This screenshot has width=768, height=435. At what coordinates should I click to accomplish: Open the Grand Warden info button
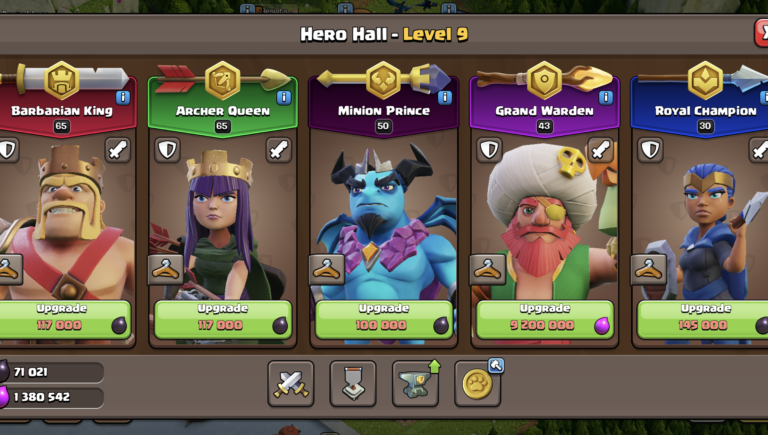click(605, 97)
